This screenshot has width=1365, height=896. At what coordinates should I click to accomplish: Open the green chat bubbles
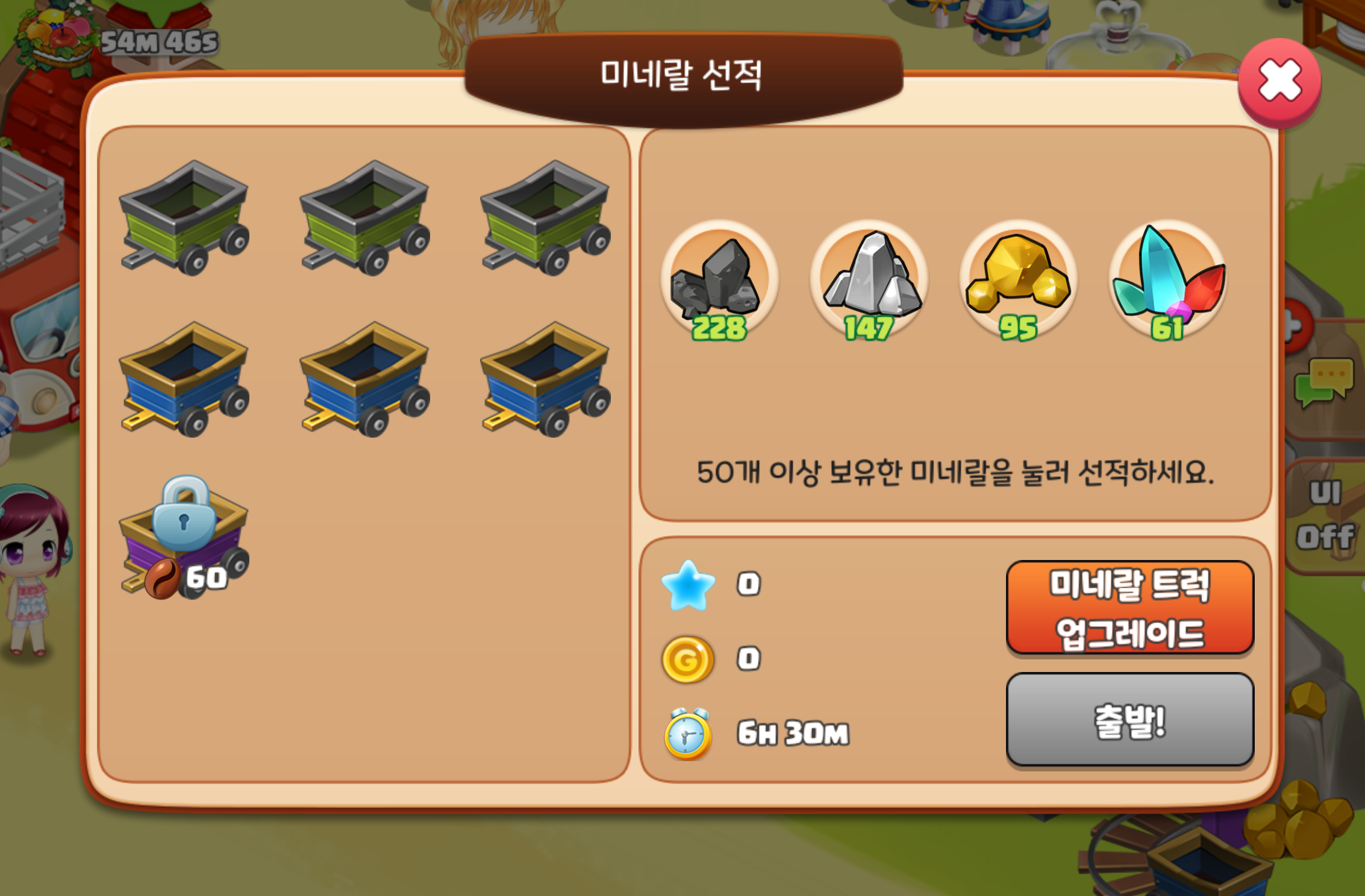point(1325,384)
